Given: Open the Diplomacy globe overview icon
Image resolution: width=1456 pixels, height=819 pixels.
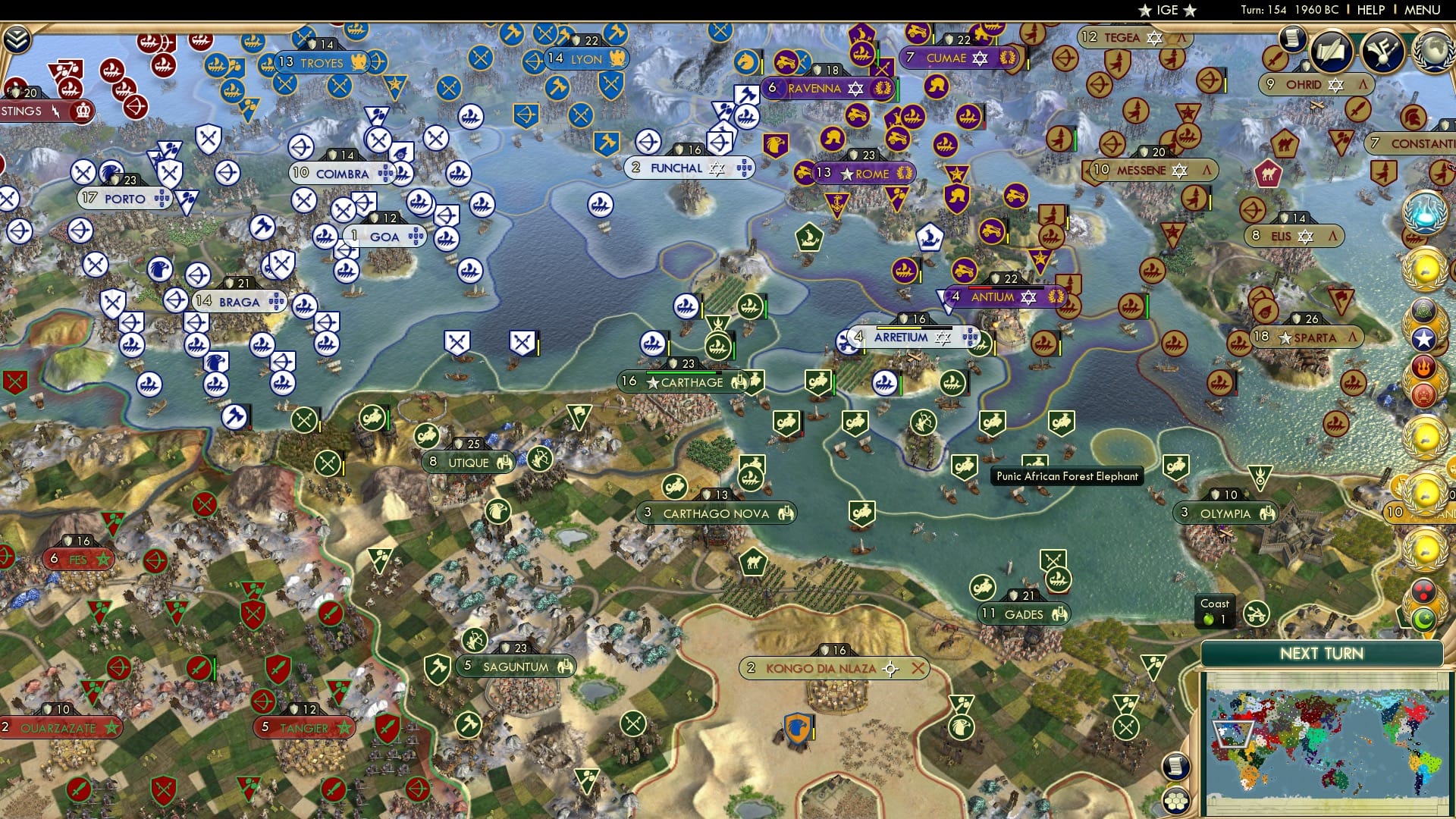Looking at the screenshot, I should 1433,52.
